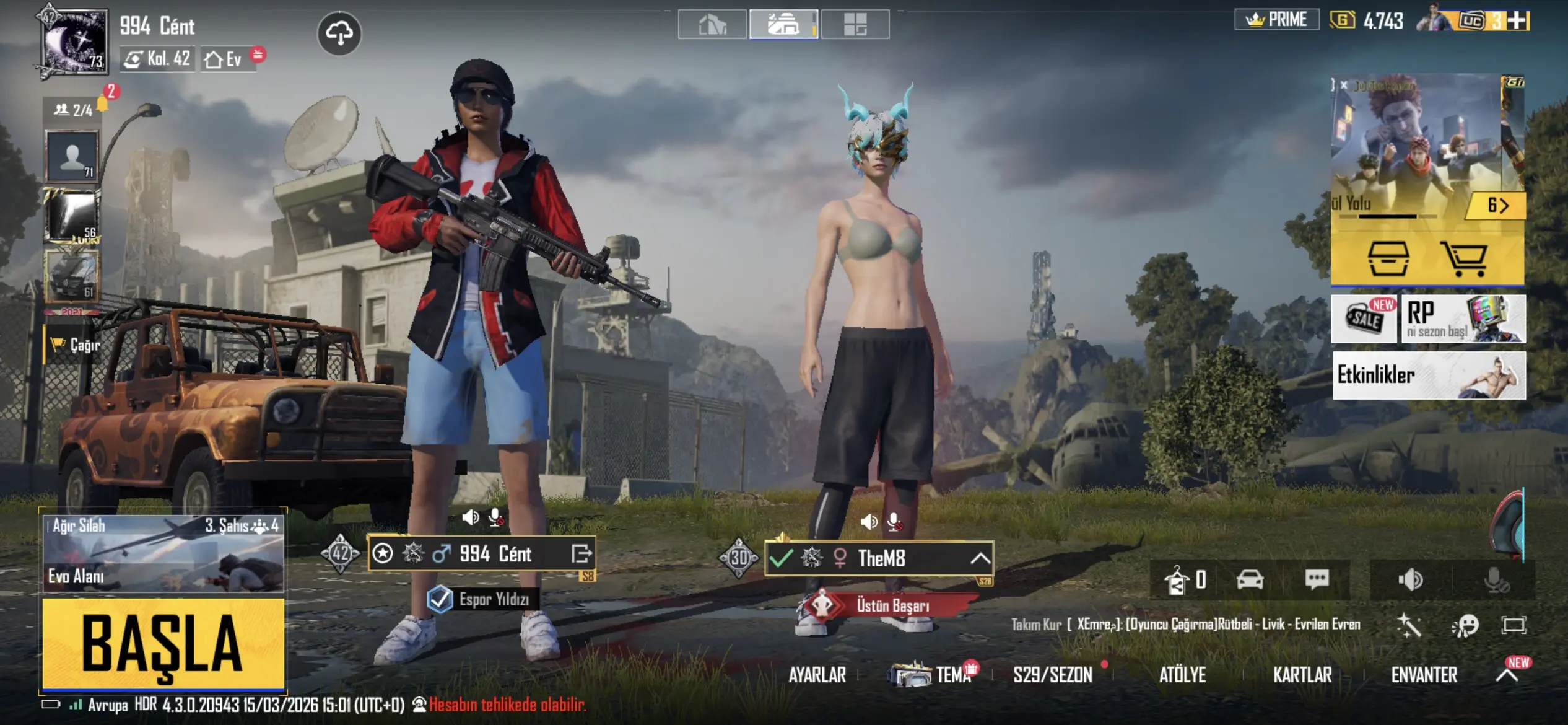Open the KARTLAR cards menu
This screenshot has width=1568, height=725.
1302,675
